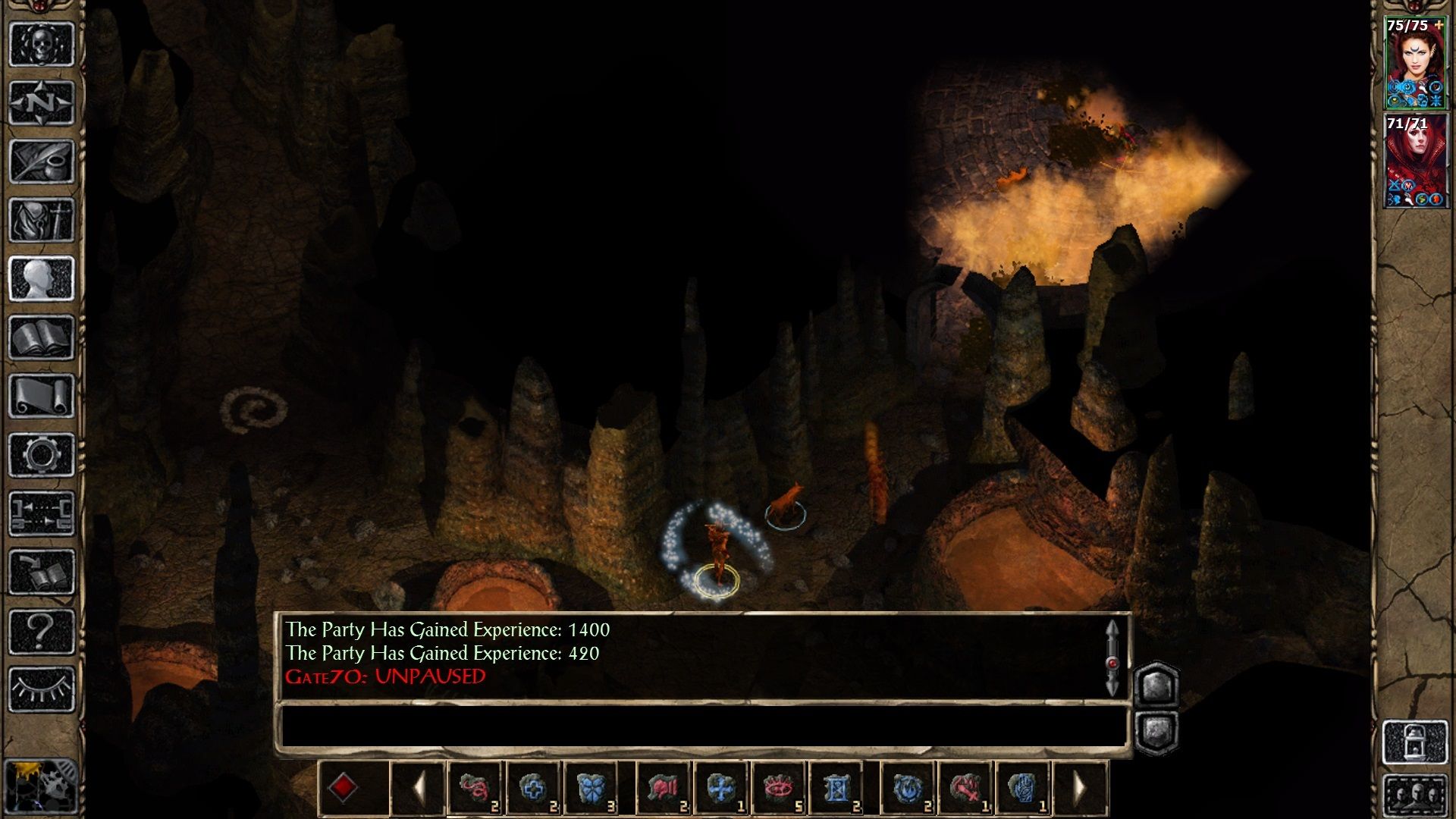The height and width of the screenshot is (819, 1456).
Task: Toggle the lantern button in the right panel
Action: [1415, 742]
